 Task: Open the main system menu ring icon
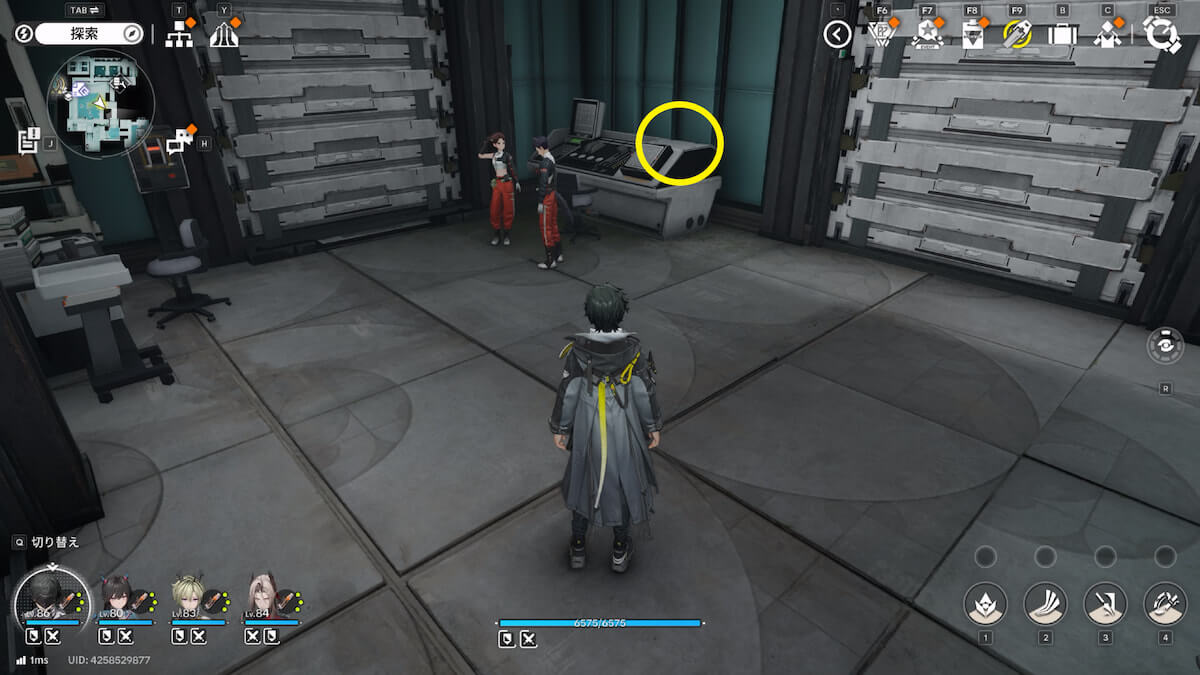[x=1162, y=35]
